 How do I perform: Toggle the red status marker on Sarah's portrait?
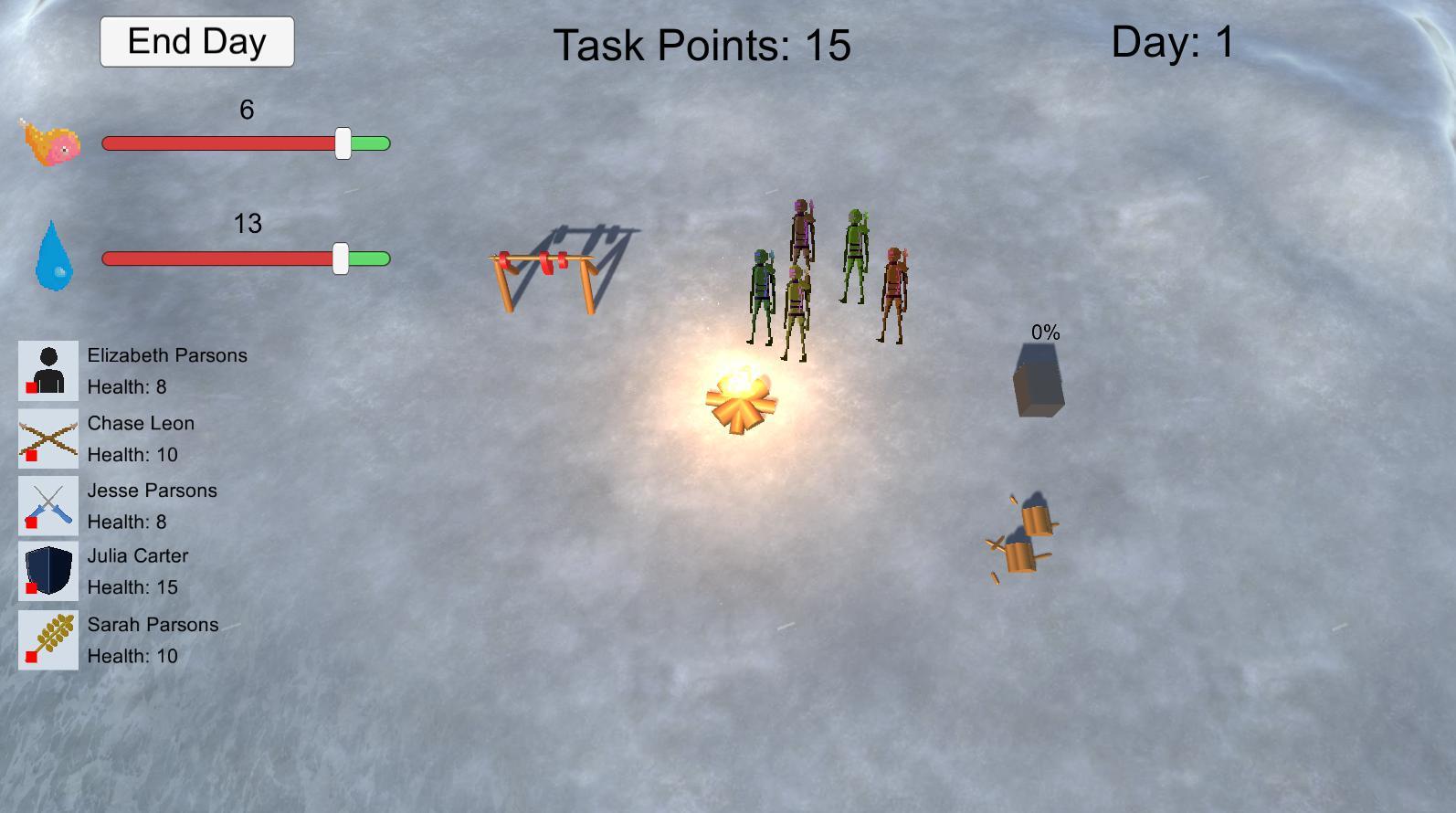(x=30, y=657)
